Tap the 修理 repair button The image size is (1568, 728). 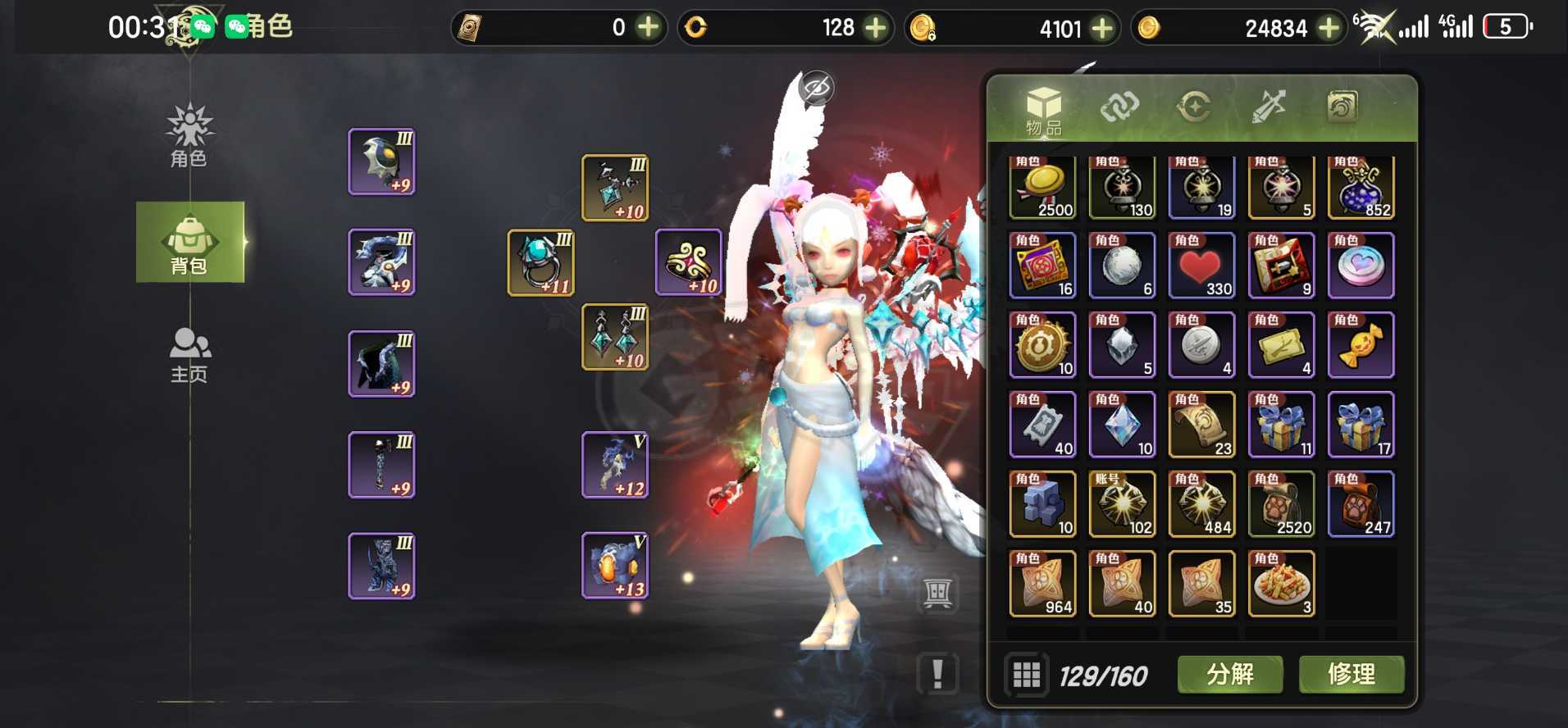pos(1351,675)
